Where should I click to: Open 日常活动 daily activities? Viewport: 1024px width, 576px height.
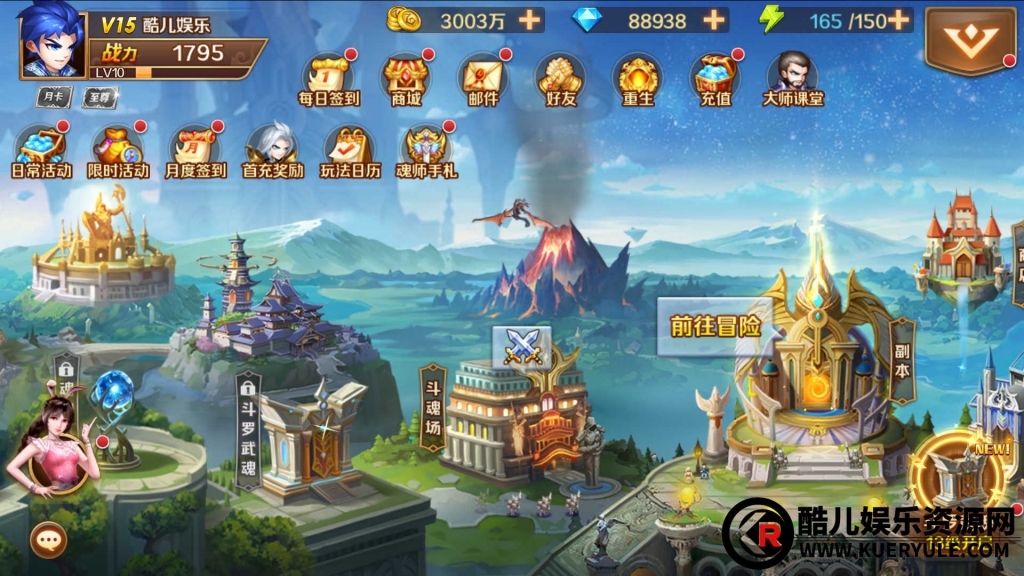[x=41, y=148]
